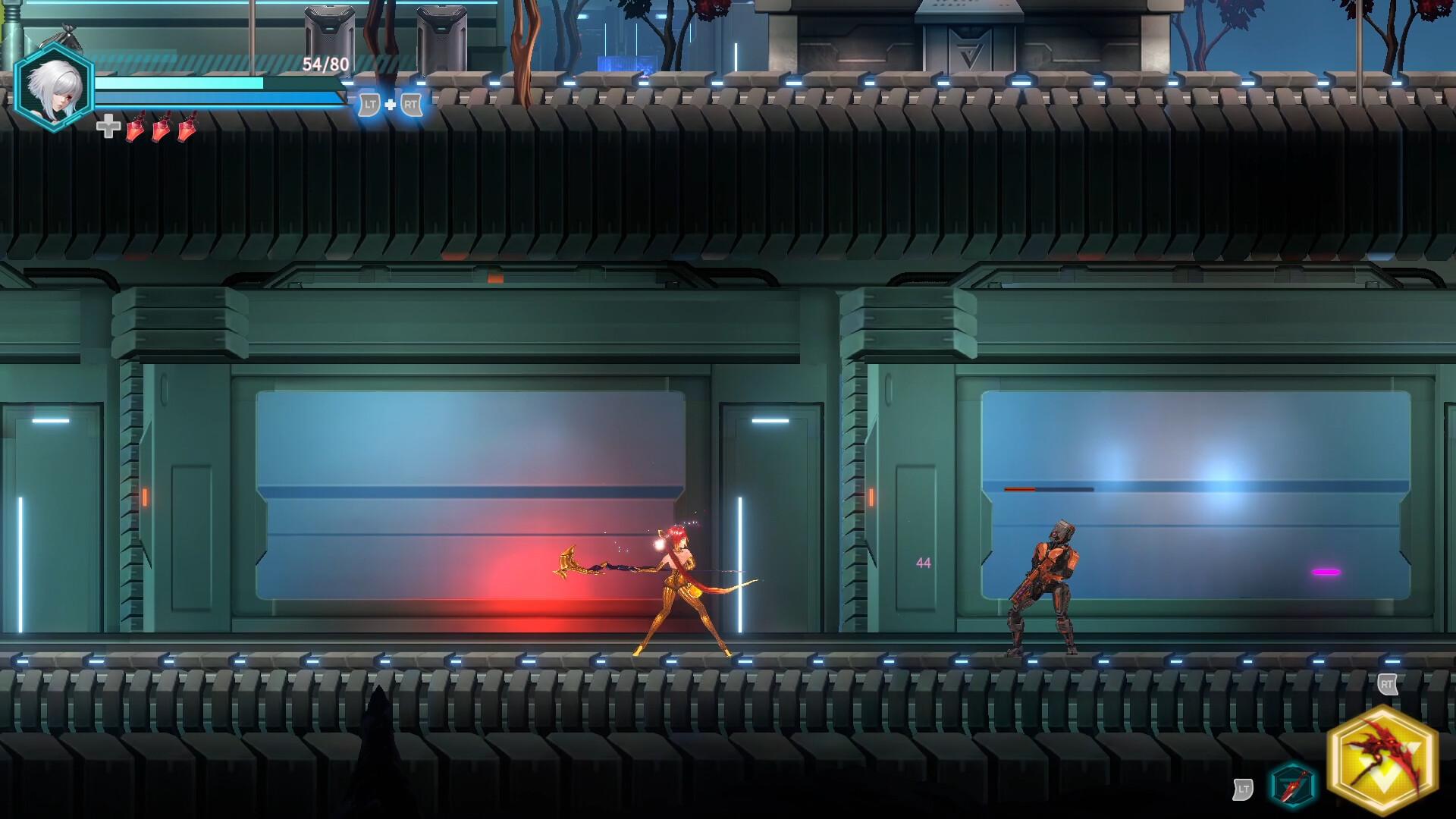Viewport: 1456px width, 819px height.
Task: Click the number 44 label on the wall
Action: coord(924,561)
